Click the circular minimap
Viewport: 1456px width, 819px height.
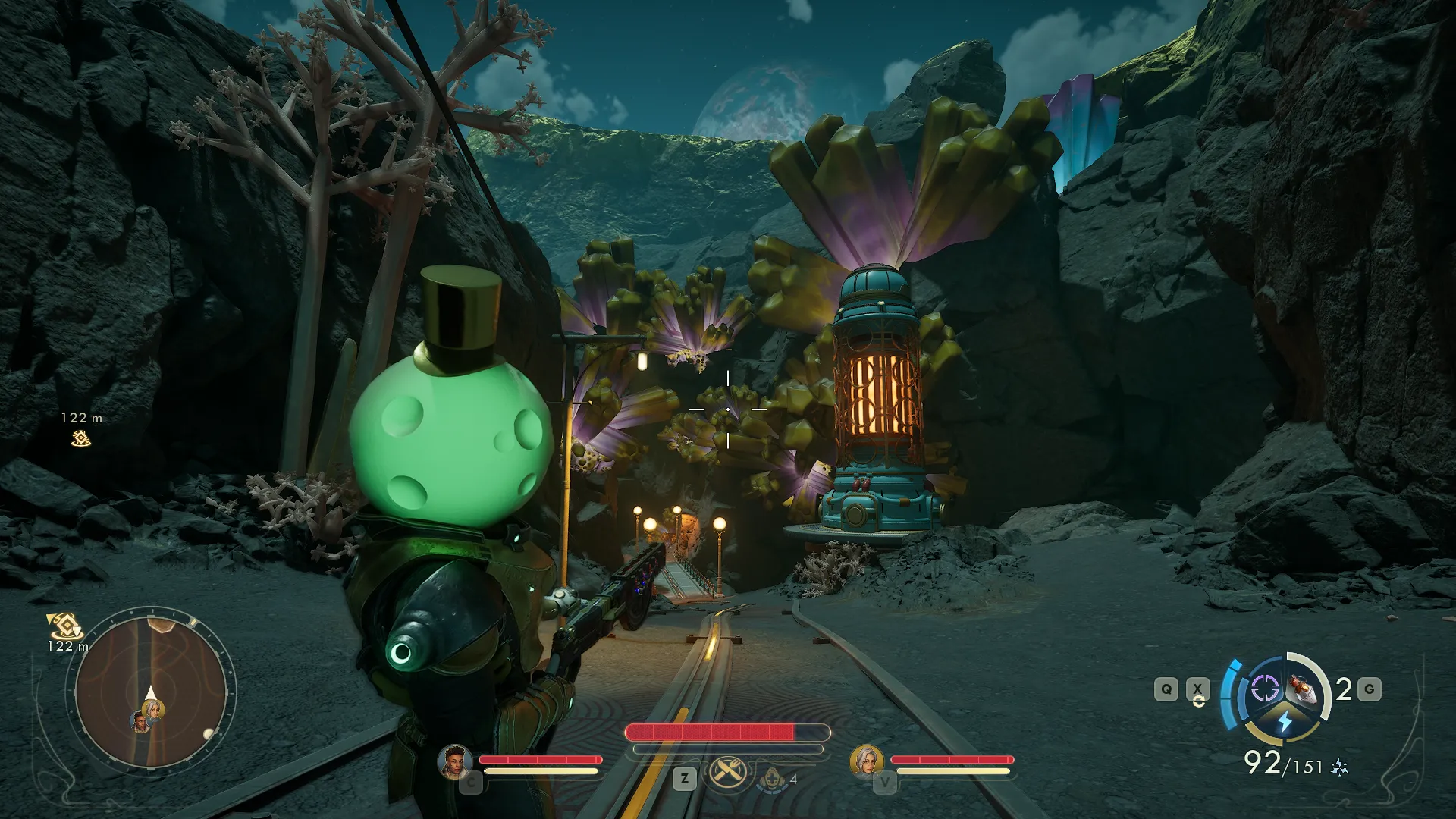point(150,692)
